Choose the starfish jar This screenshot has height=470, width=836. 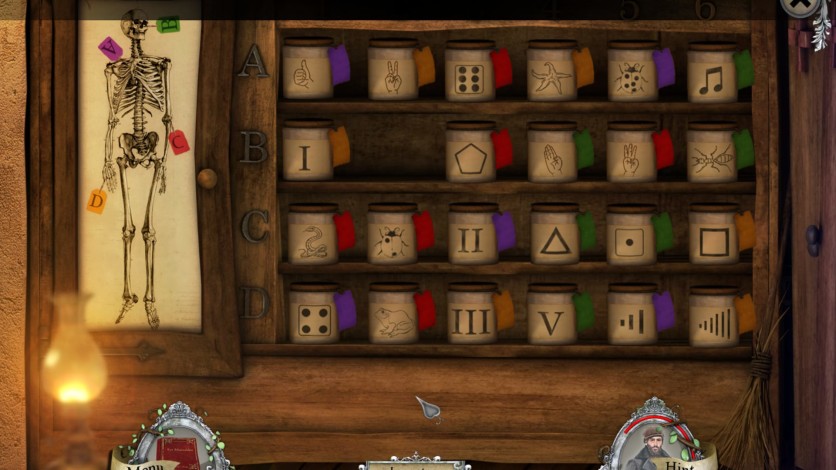[551, 74]
